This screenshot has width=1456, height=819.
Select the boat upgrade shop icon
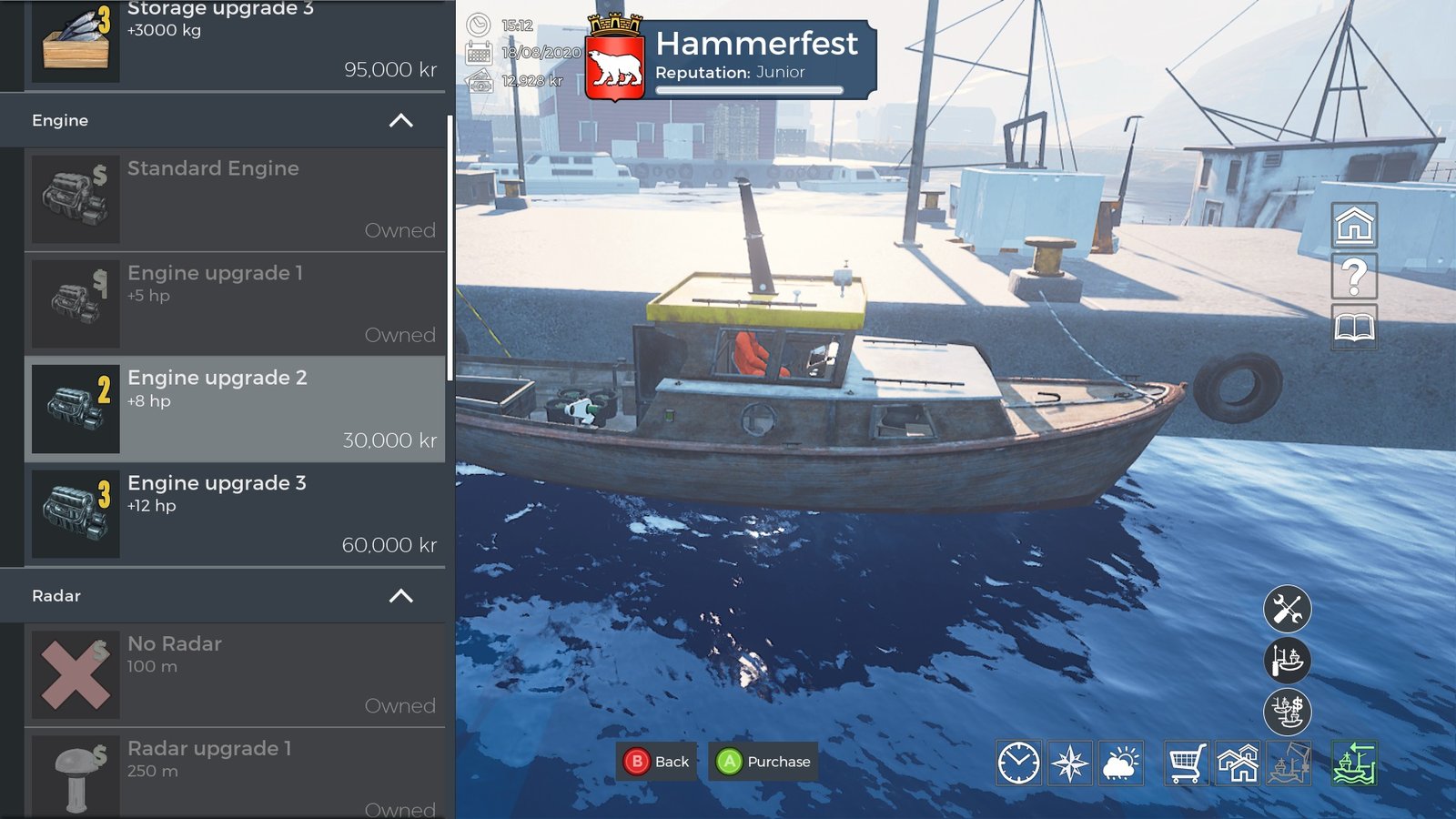click(1288, 660)
